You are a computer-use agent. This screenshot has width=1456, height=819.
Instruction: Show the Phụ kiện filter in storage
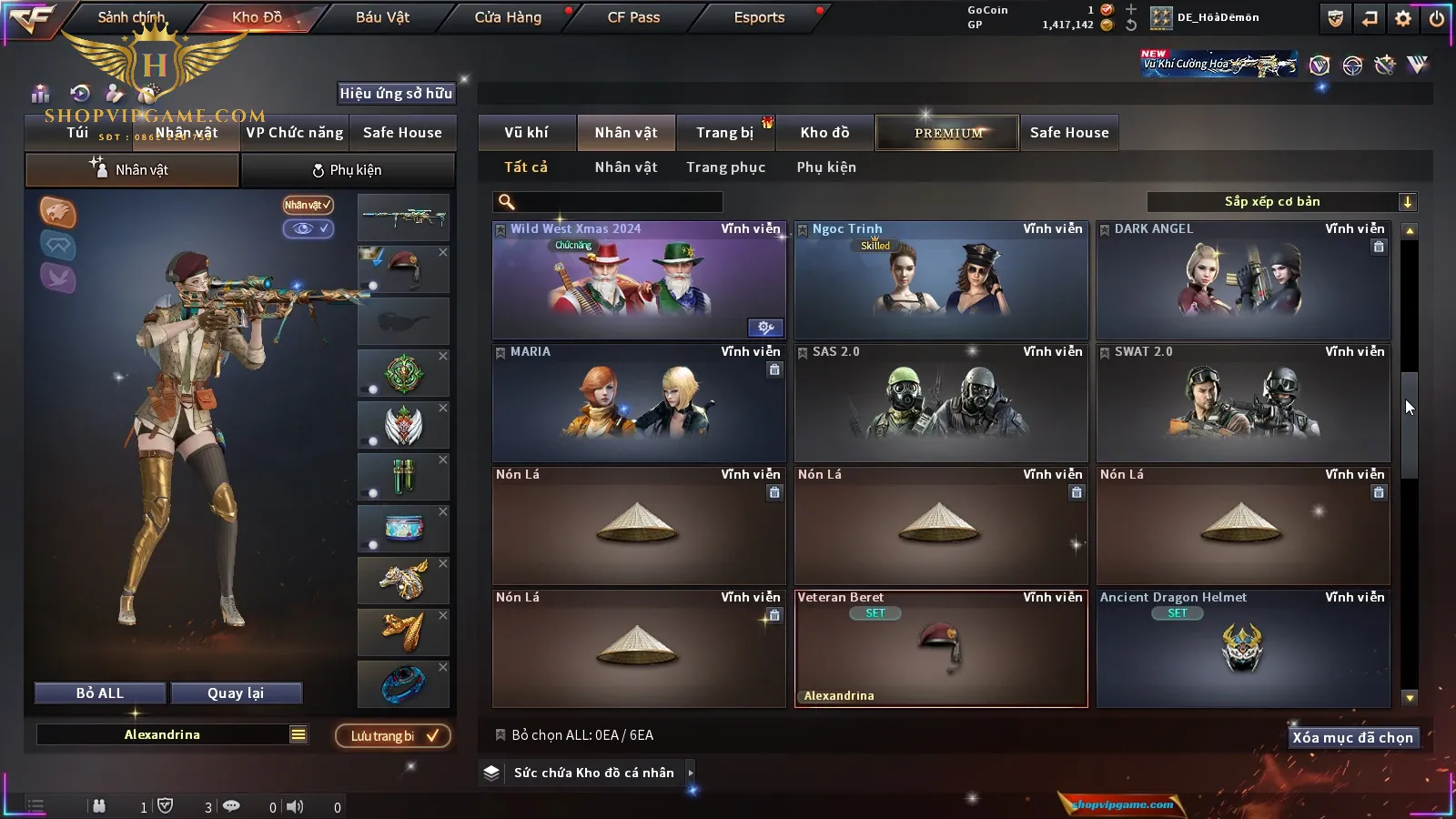825,167
